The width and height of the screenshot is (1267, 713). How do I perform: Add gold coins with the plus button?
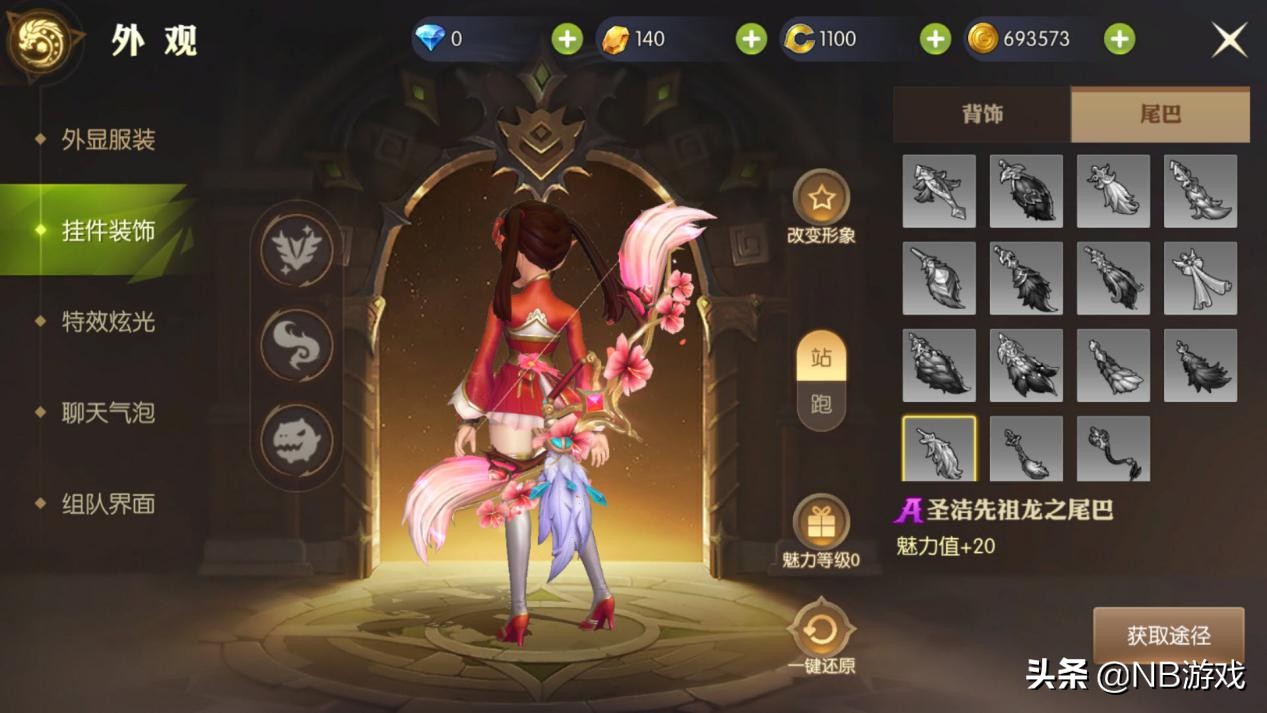coord(1119,39)
